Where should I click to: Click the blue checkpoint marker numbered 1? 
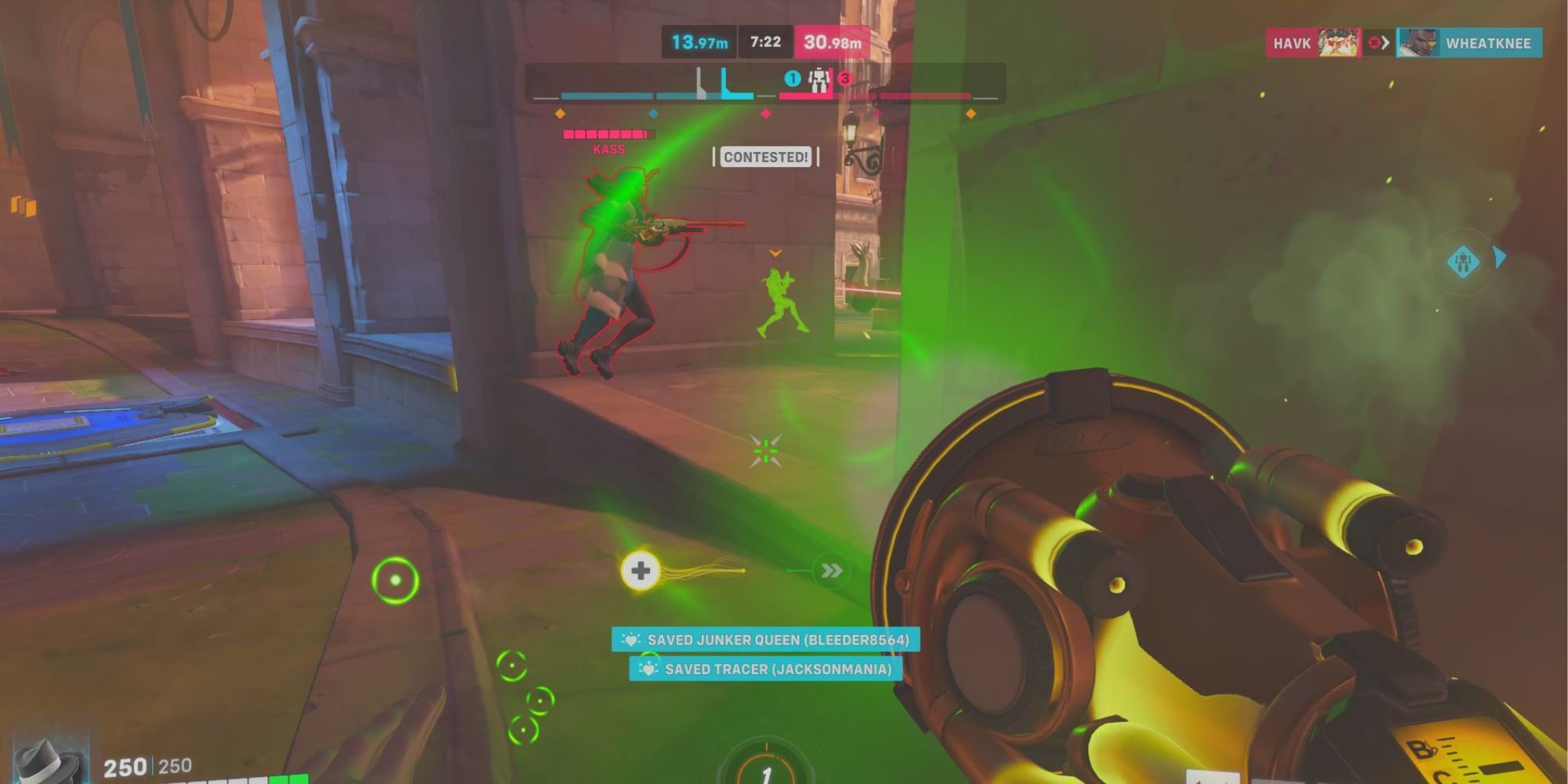[793, 78]
